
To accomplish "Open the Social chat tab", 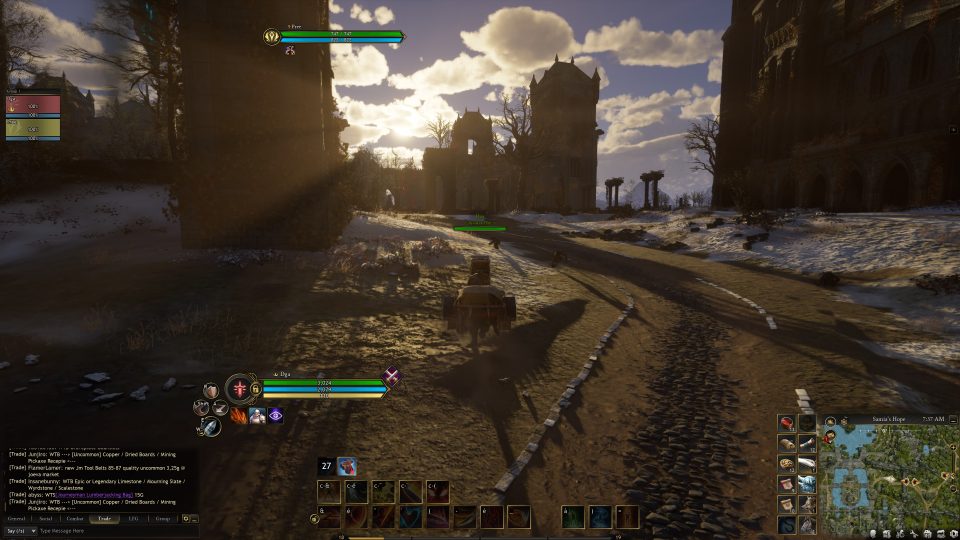I will coord(46,519).
